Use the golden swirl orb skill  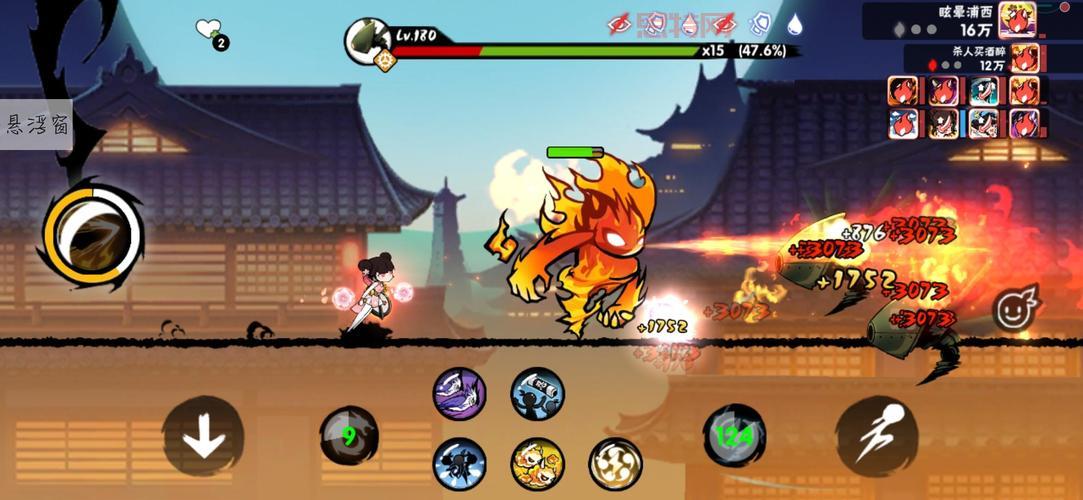[x=615, y=464]
